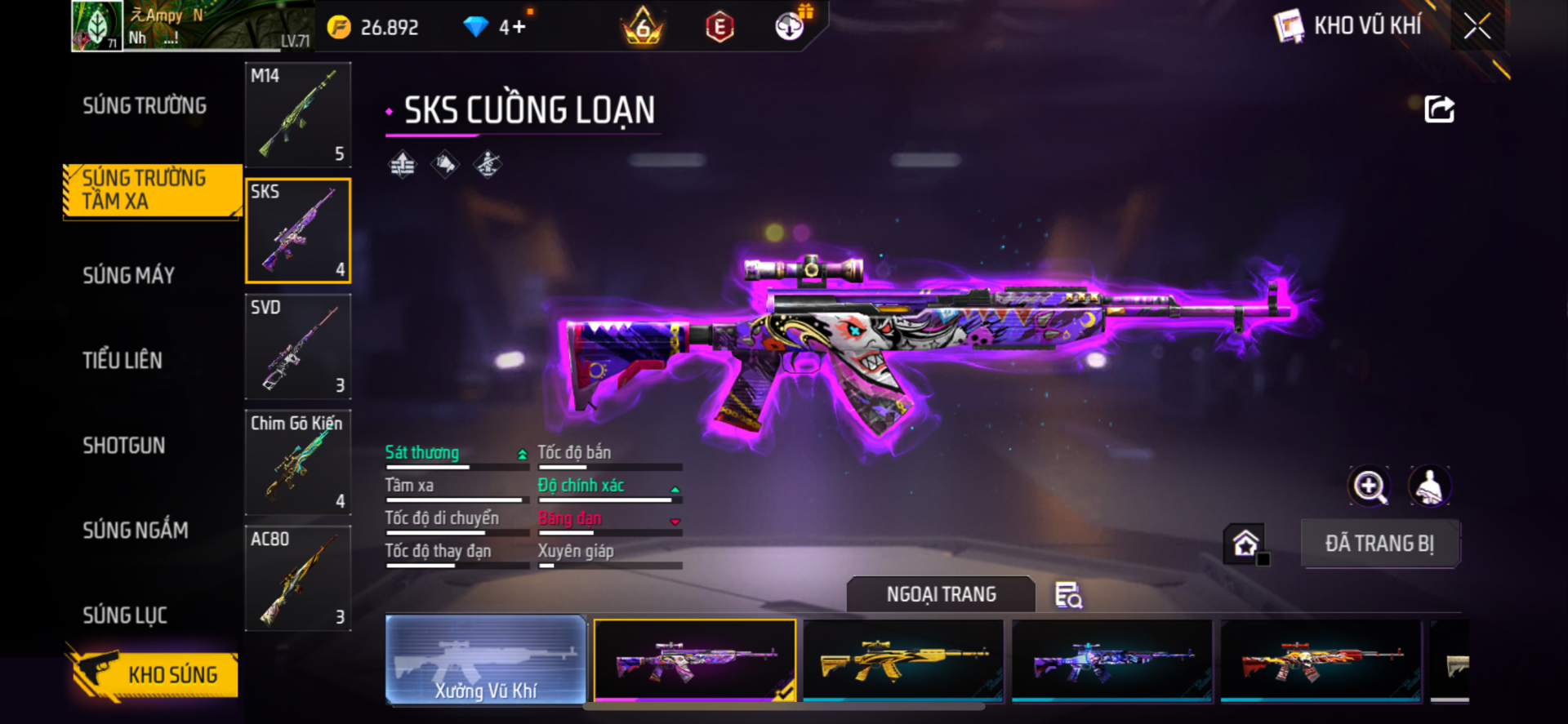Click the Đã Trang Bị button
This screenshot has width=1568, height=724.
tap(1379, 544)
